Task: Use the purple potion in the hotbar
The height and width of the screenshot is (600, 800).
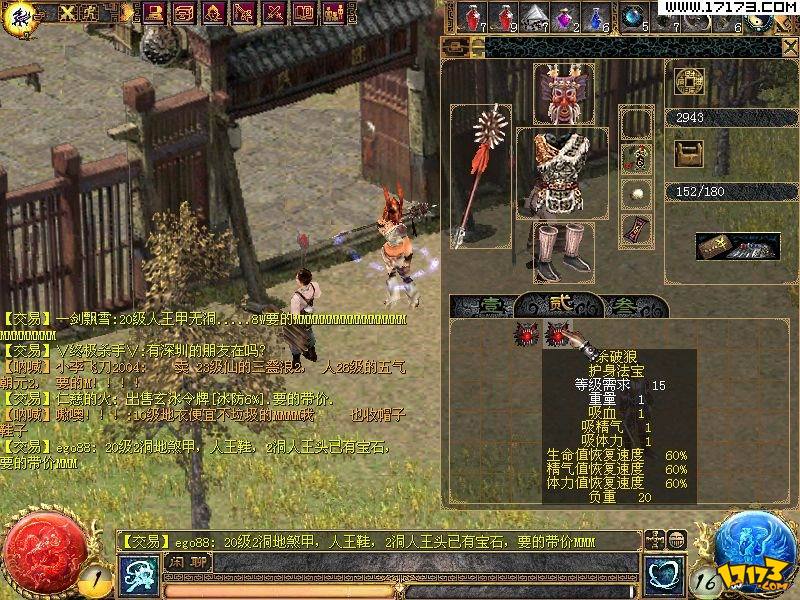Action: [563, 17]
